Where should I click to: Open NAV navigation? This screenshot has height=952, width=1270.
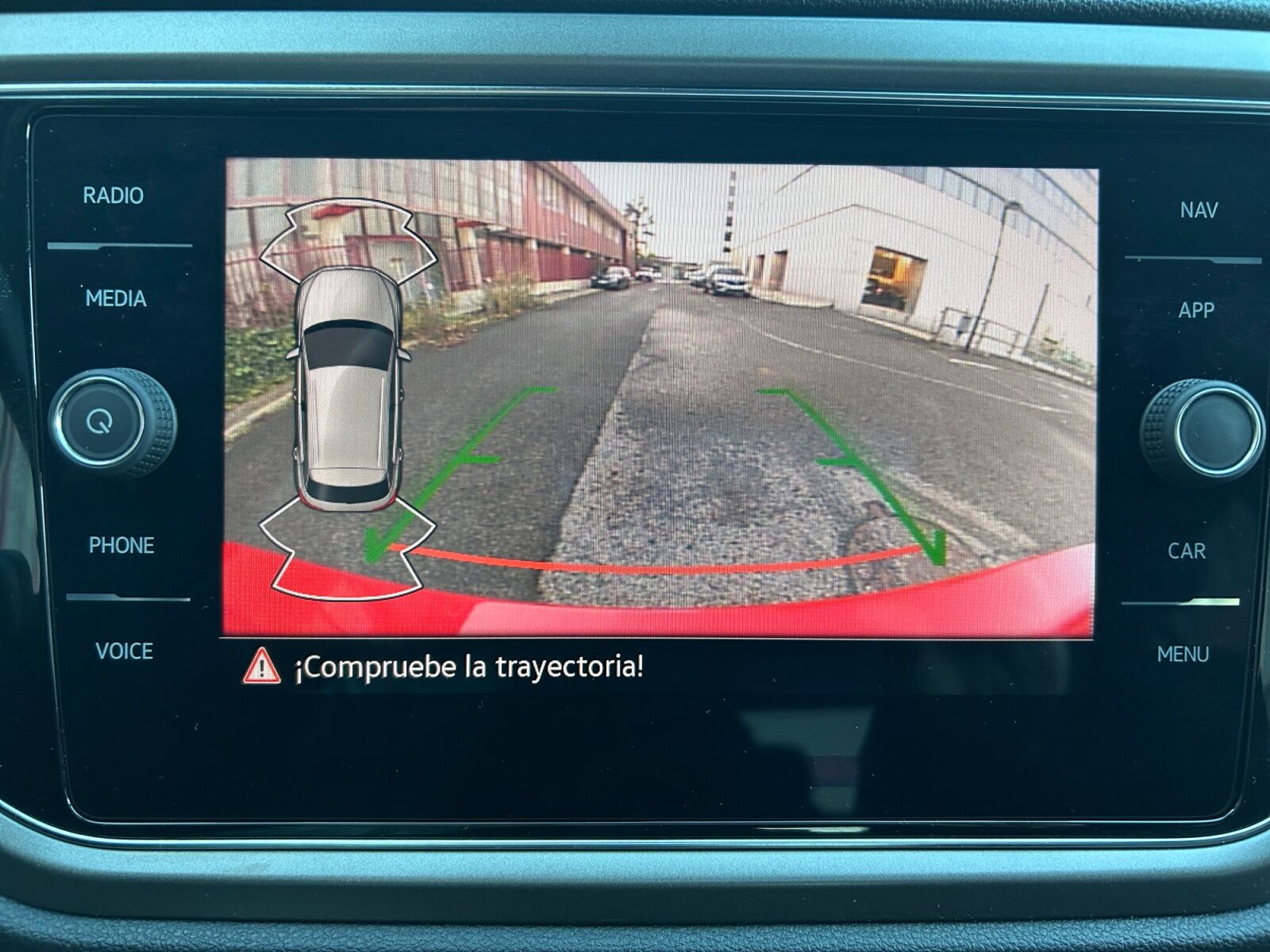coord(1199,210)
